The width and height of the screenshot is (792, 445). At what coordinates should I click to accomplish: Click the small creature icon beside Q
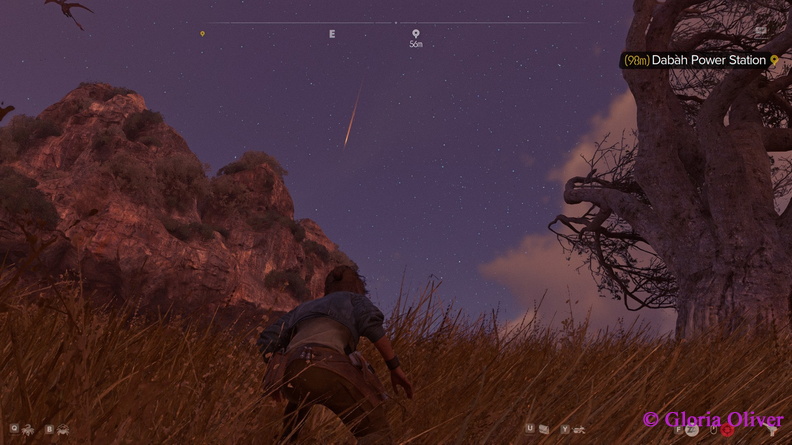(28, 429)
